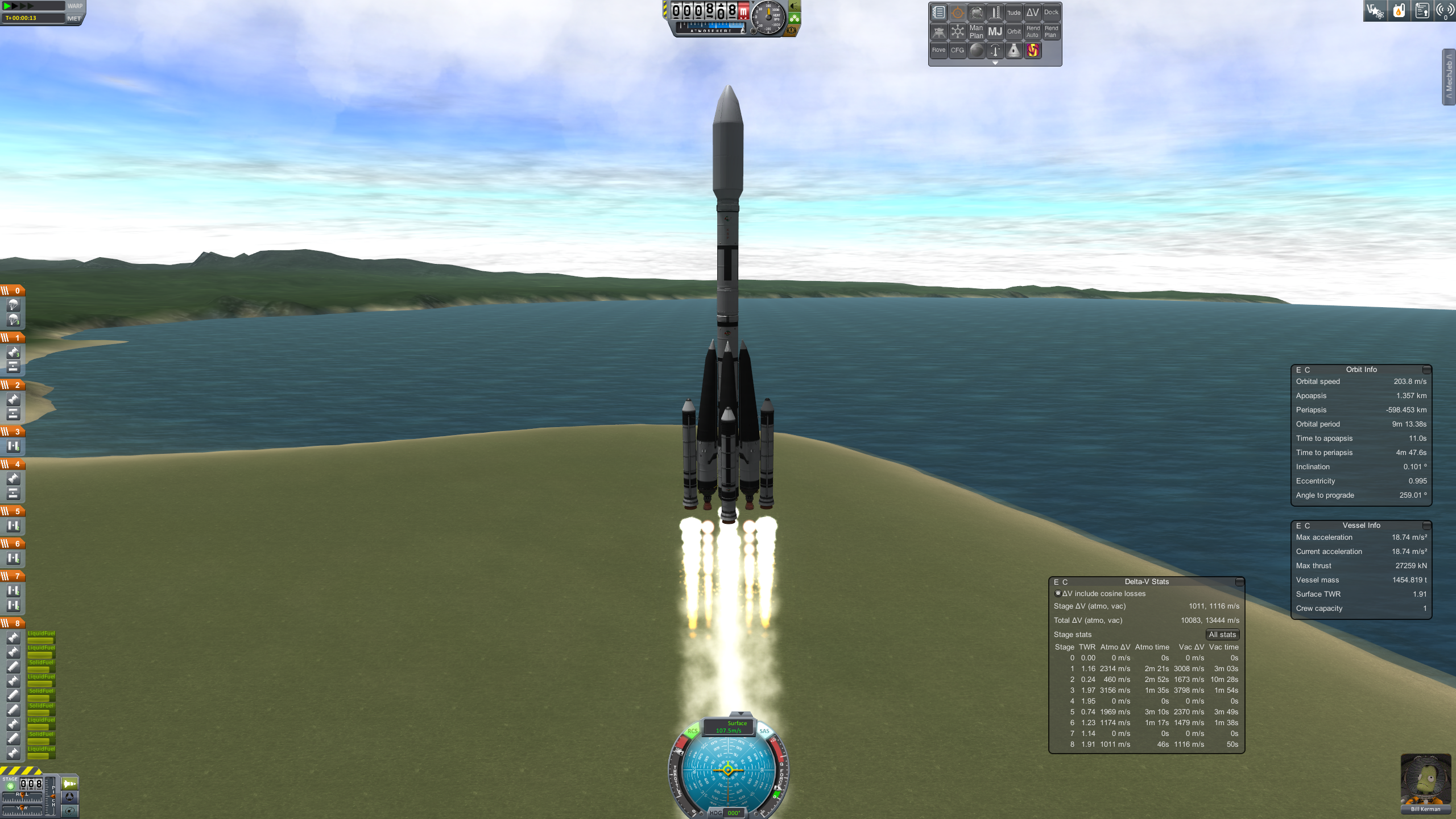Open the contracts document icon
Image resolution: width=1456 pixels, height=819 pixels.
click(x=1422, y=11)
